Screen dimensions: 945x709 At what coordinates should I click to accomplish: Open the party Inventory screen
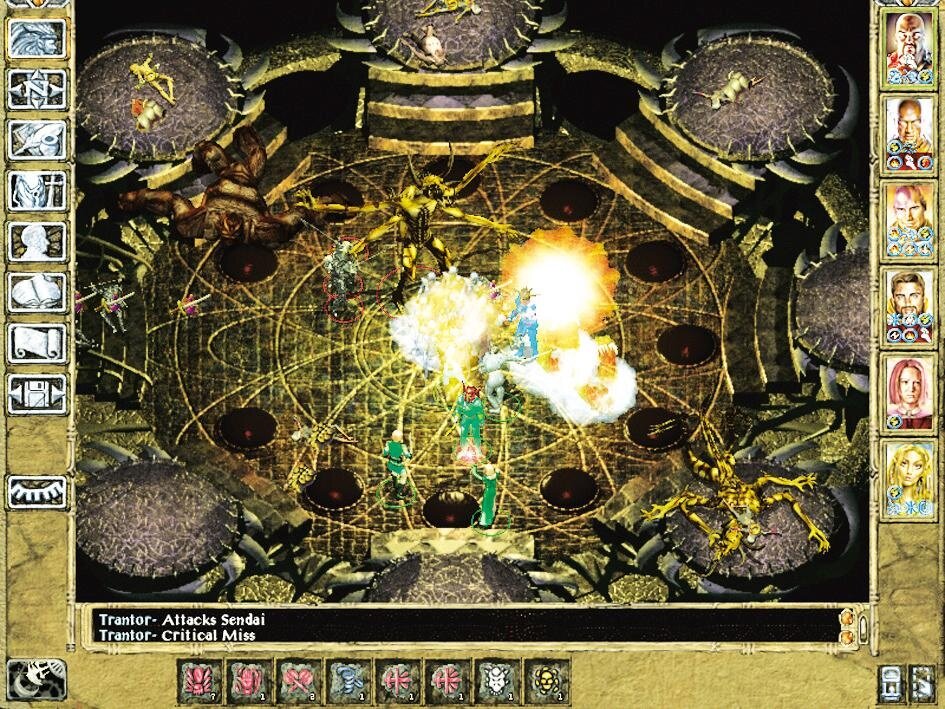(37, 190)
